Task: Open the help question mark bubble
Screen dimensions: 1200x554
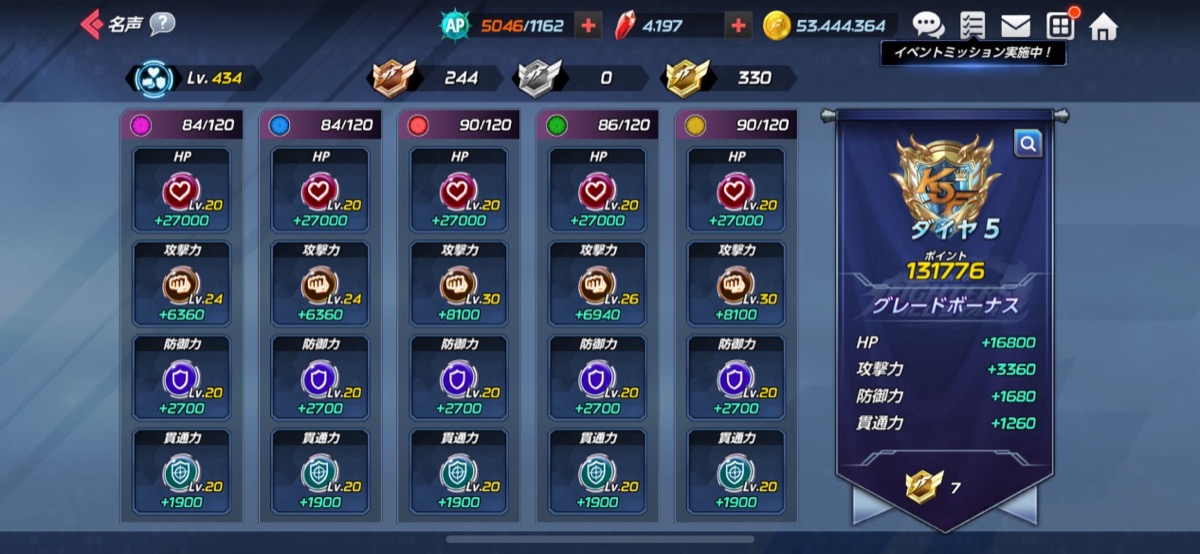Action: [x=162, y=24]
